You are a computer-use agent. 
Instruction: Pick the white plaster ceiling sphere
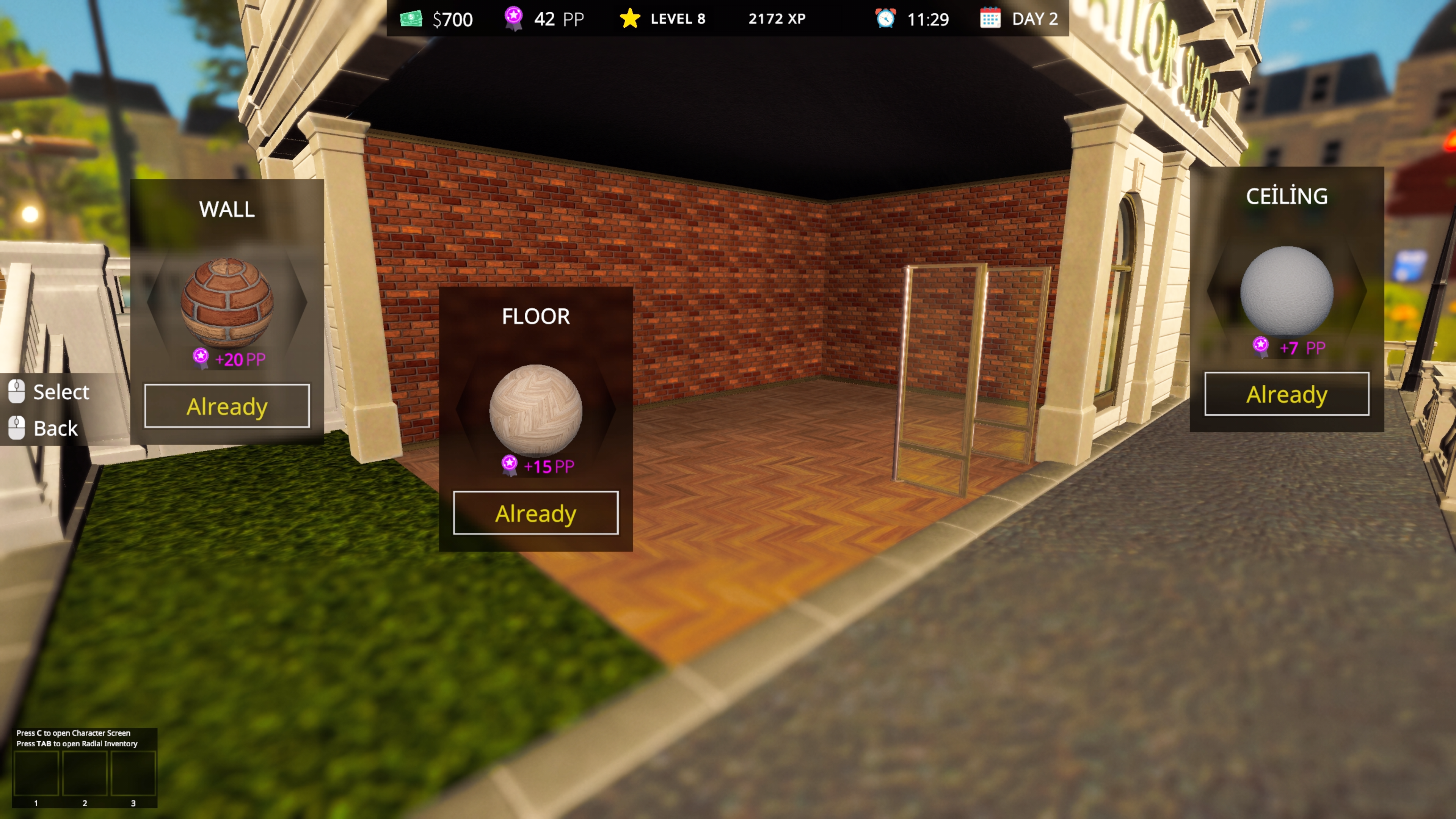pyautogui.click(x=1287, y=291)
